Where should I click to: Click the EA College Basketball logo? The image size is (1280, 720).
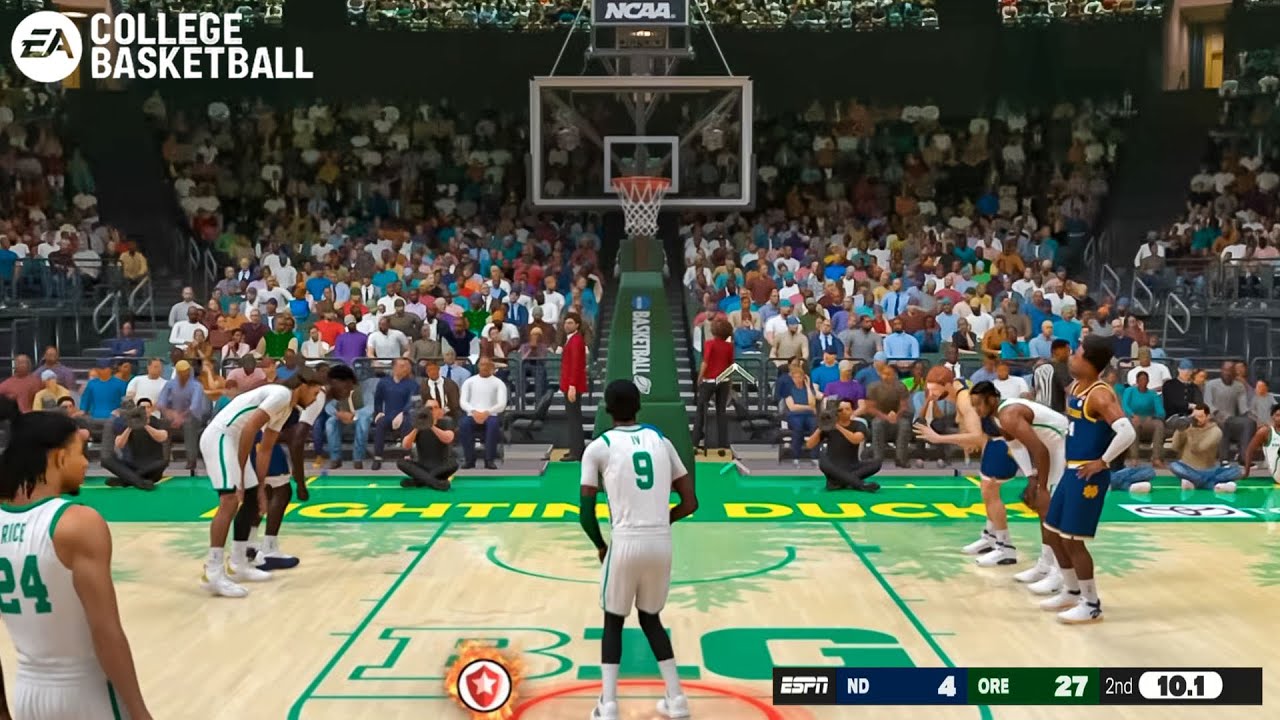point(161,46)
